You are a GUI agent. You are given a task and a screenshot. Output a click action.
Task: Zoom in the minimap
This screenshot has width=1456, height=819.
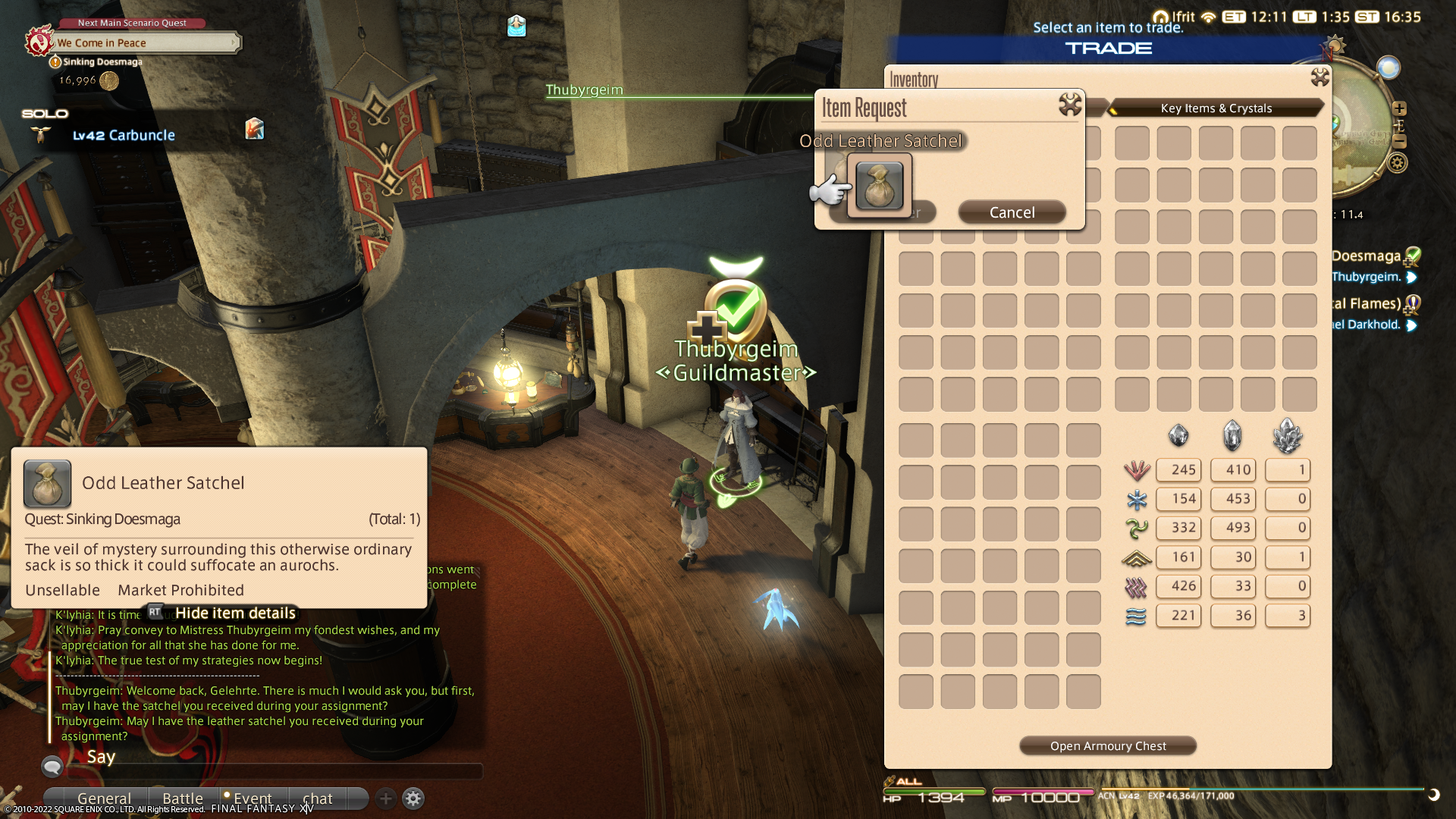(1400, 108)
